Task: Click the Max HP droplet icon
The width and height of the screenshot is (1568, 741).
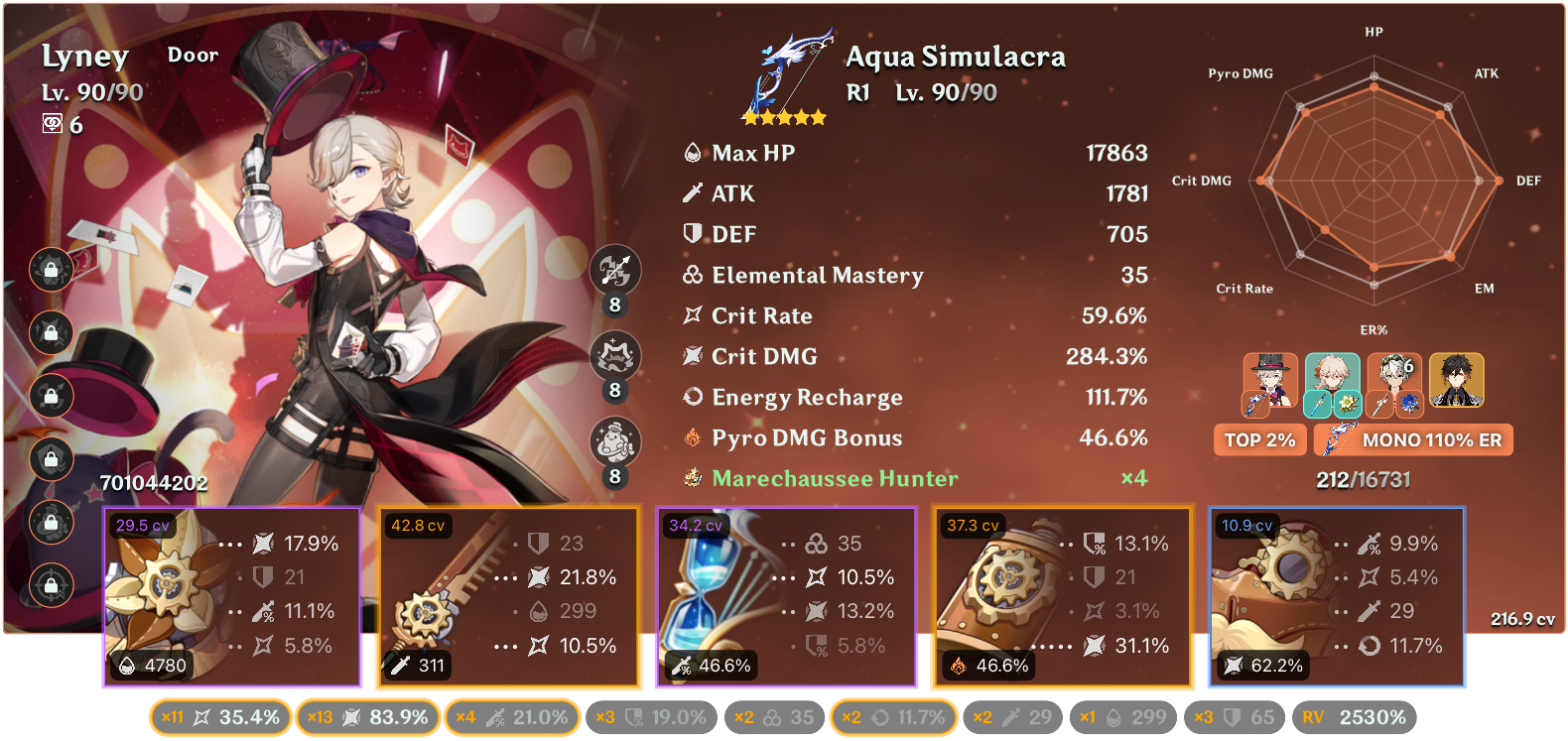Action: 692,153
